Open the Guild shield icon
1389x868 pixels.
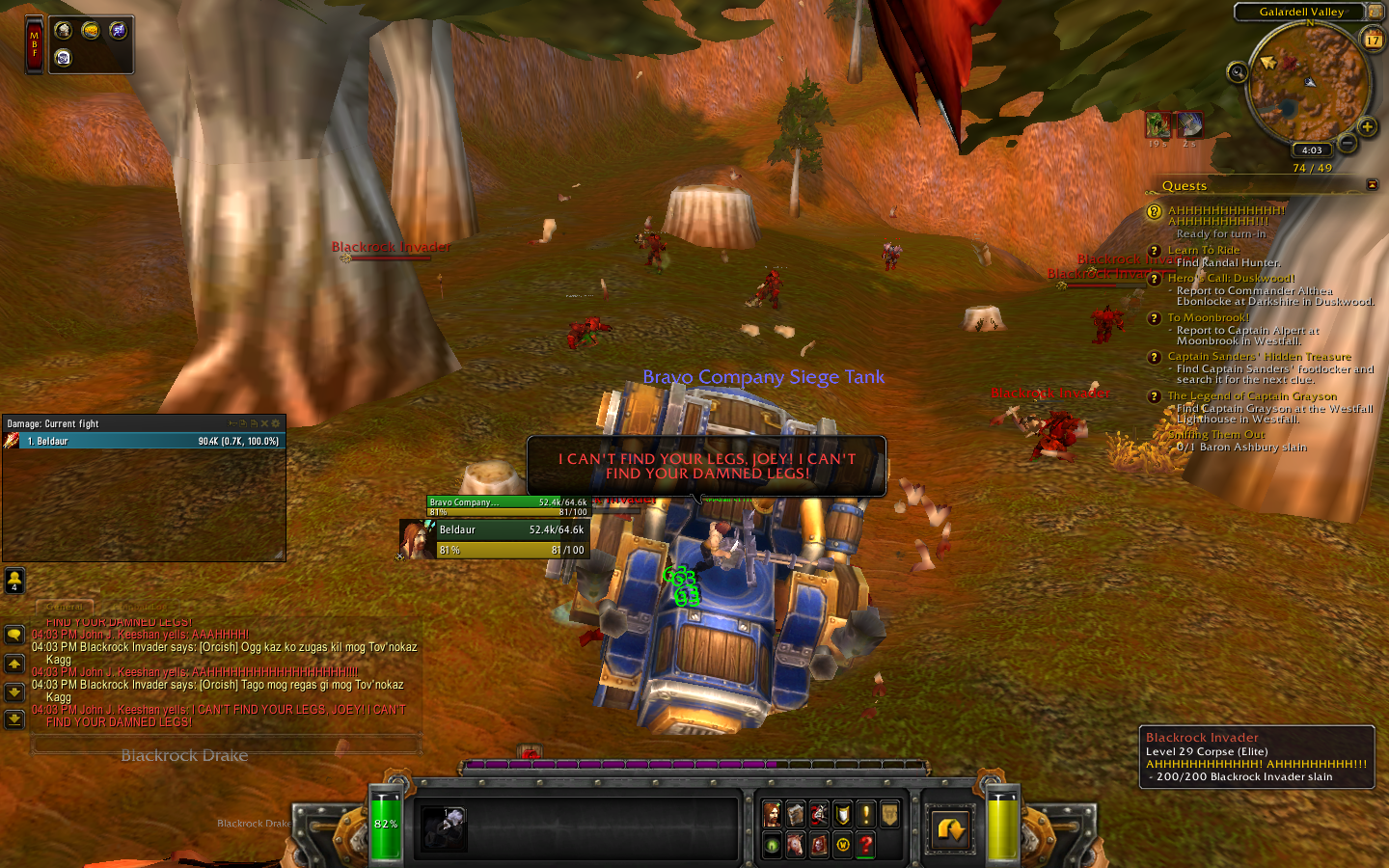[x=842, y=814]
